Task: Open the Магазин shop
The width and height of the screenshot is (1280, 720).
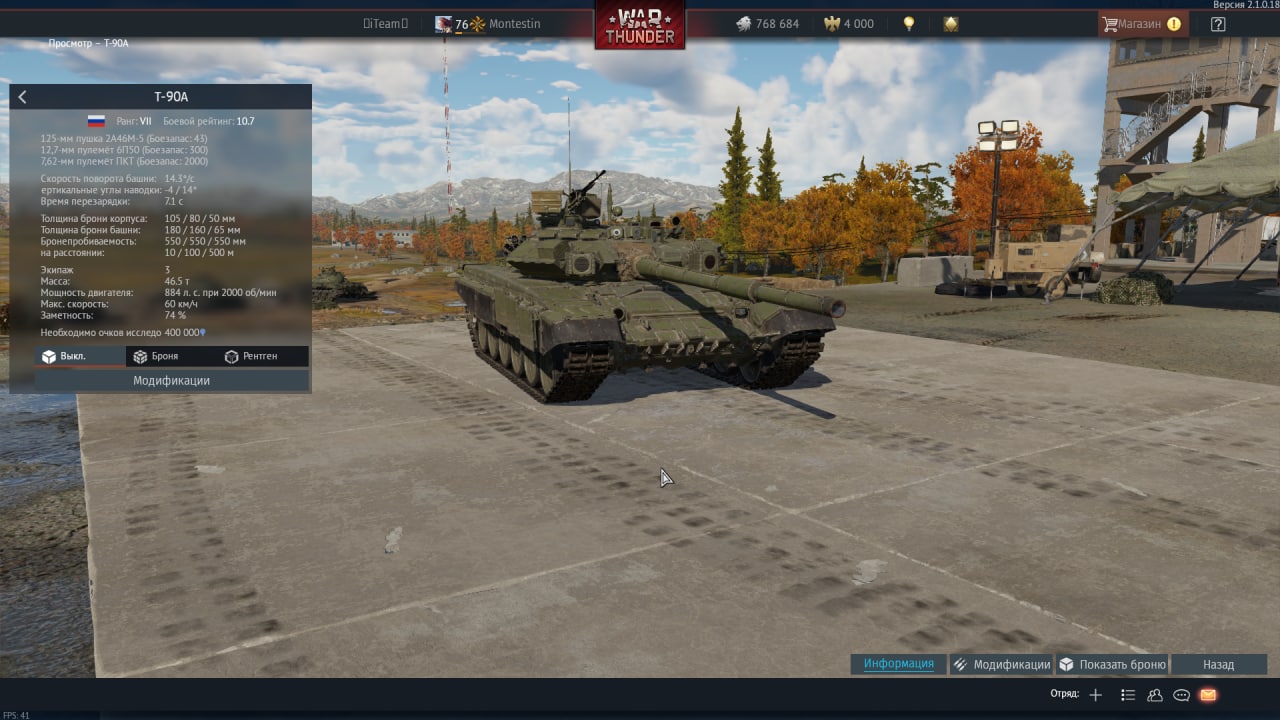Action: pyautogui.click(x=1142, y=24)
